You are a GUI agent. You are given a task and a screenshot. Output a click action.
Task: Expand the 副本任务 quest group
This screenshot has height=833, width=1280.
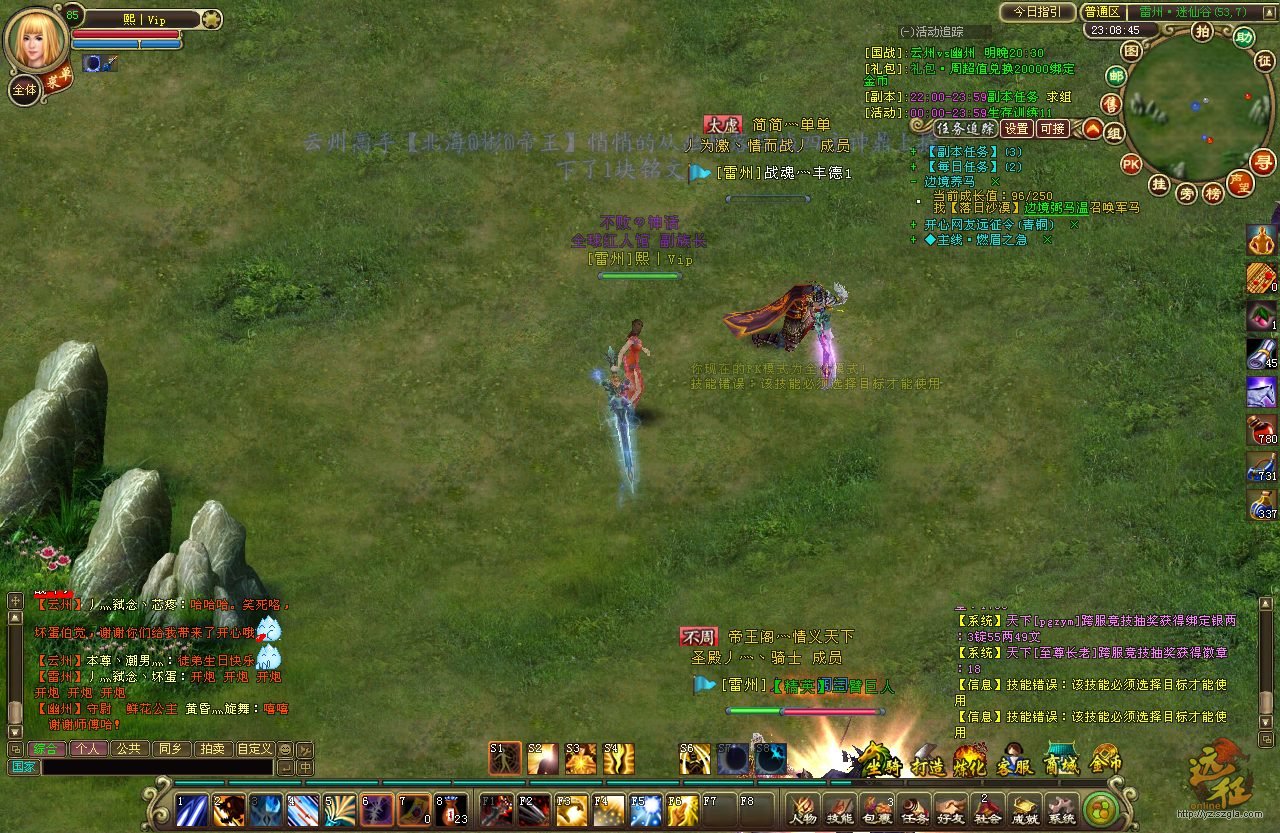913,152
